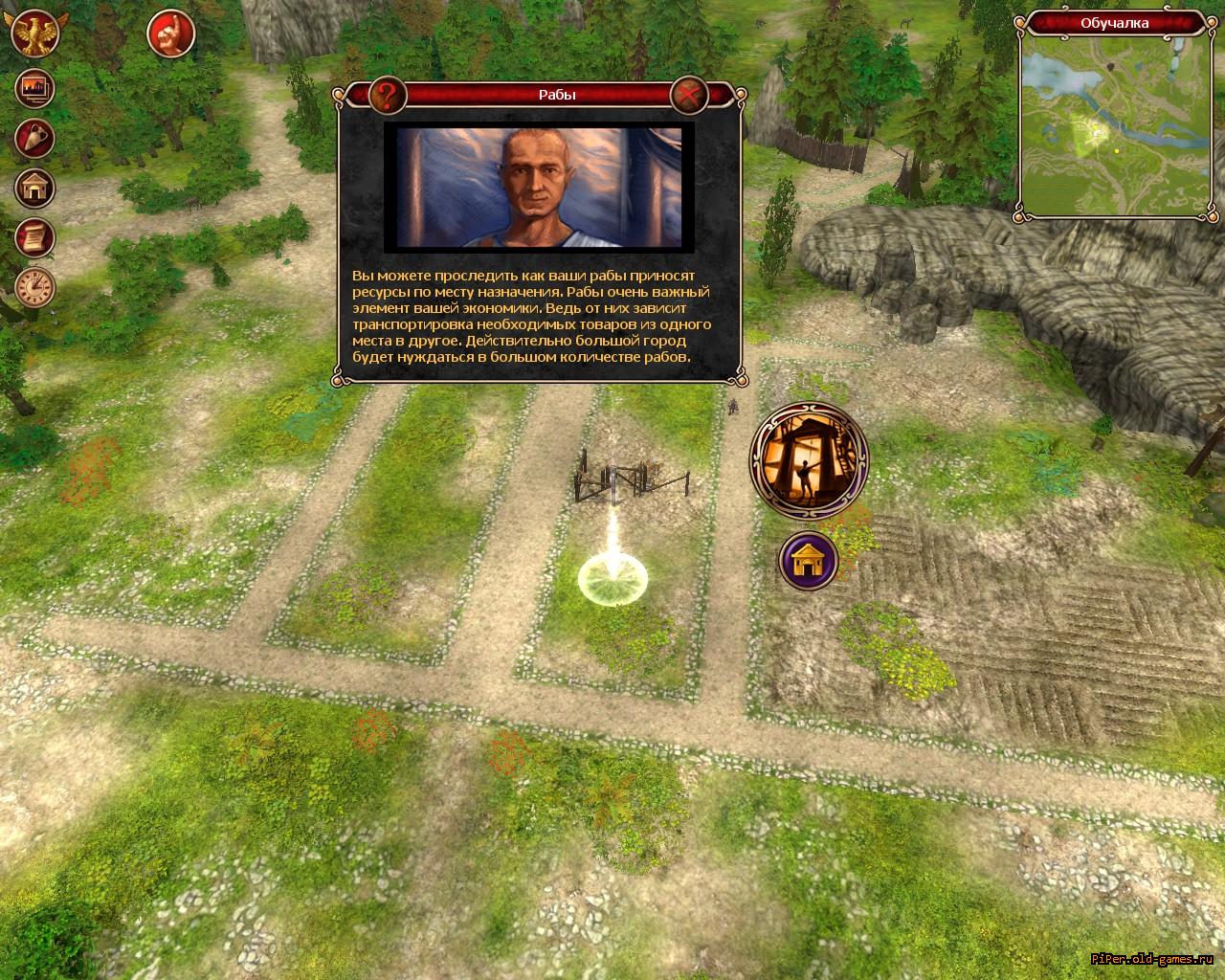
Task: Open the city pictures icon
Action: point(35,89)
